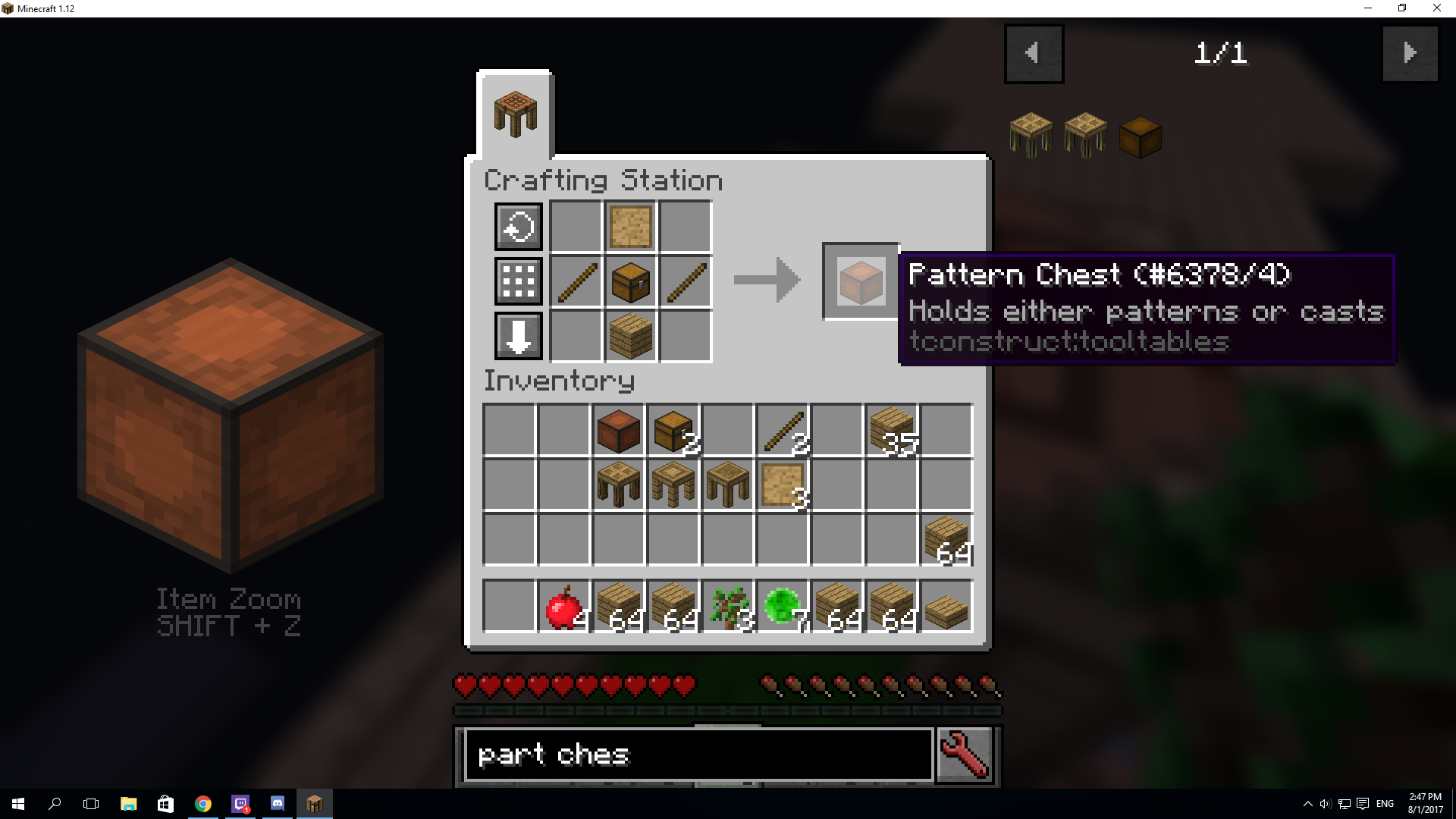Screen dimensions: 1456x819
Task: Select the chest item in the JEI ingredient list
Action: pyautogui.click(x=1140, y=135)
